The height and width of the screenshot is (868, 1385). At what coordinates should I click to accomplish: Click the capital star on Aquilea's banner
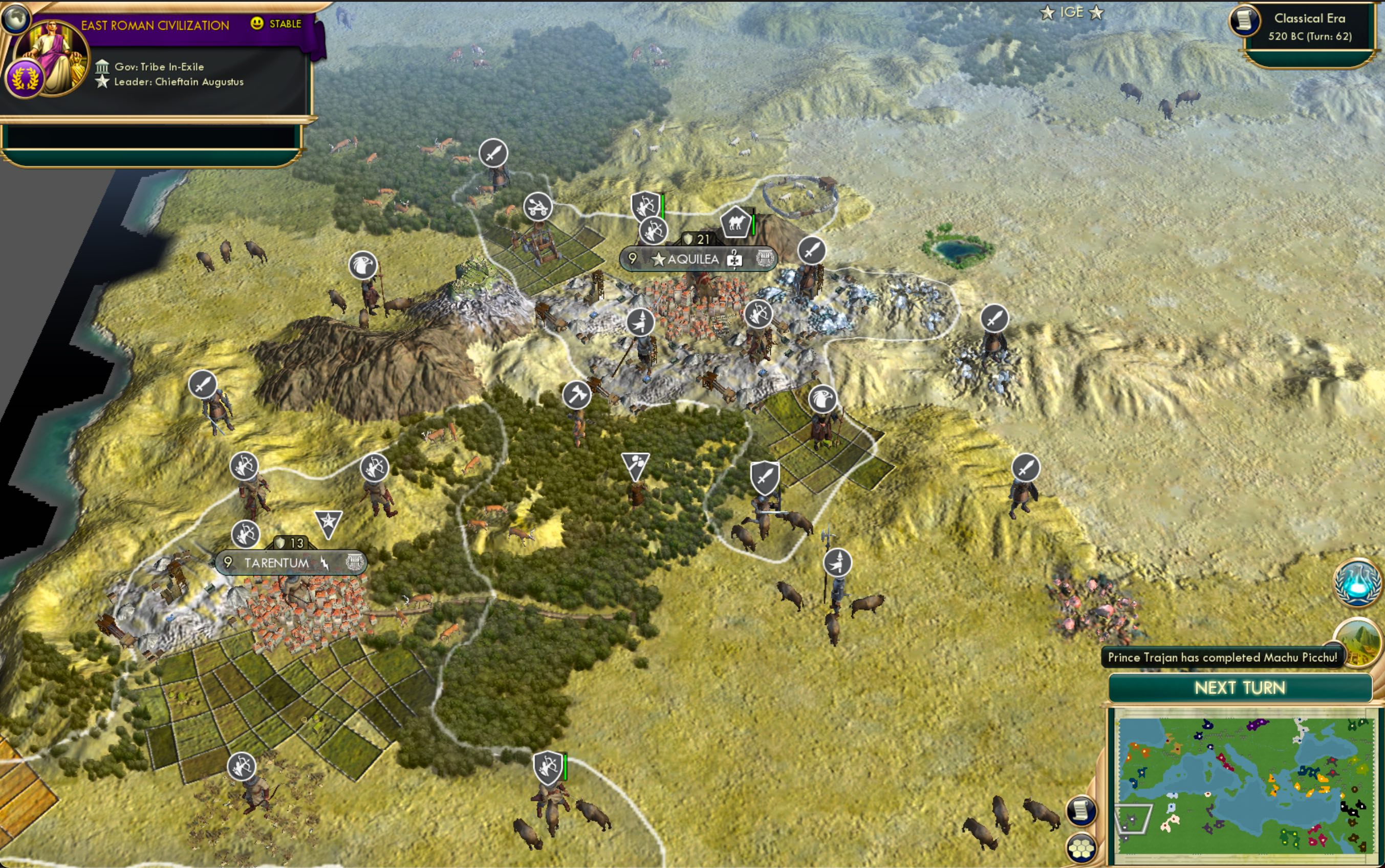[658, 259]
